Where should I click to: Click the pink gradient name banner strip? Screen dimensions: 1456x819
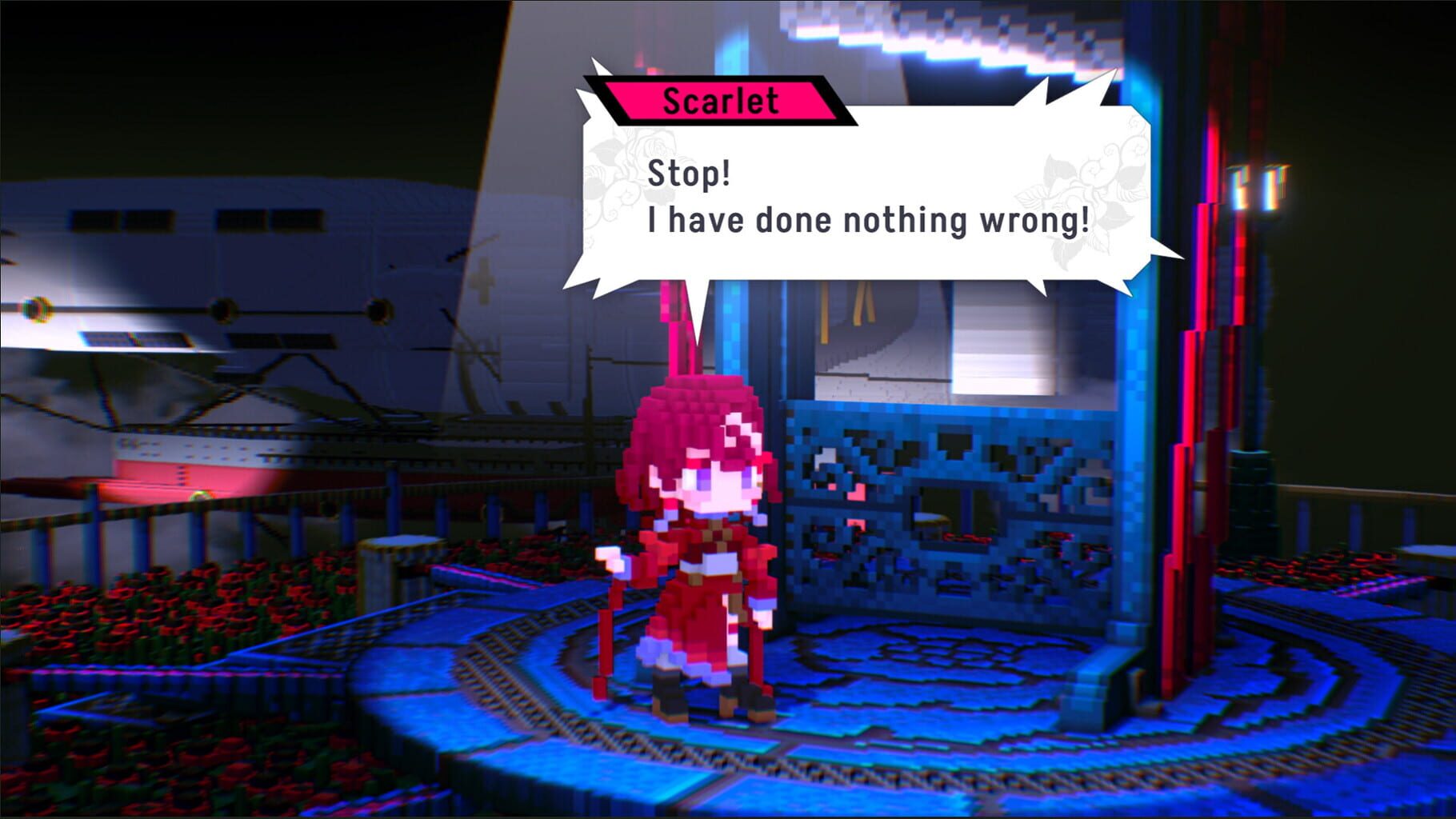[718, 100]
